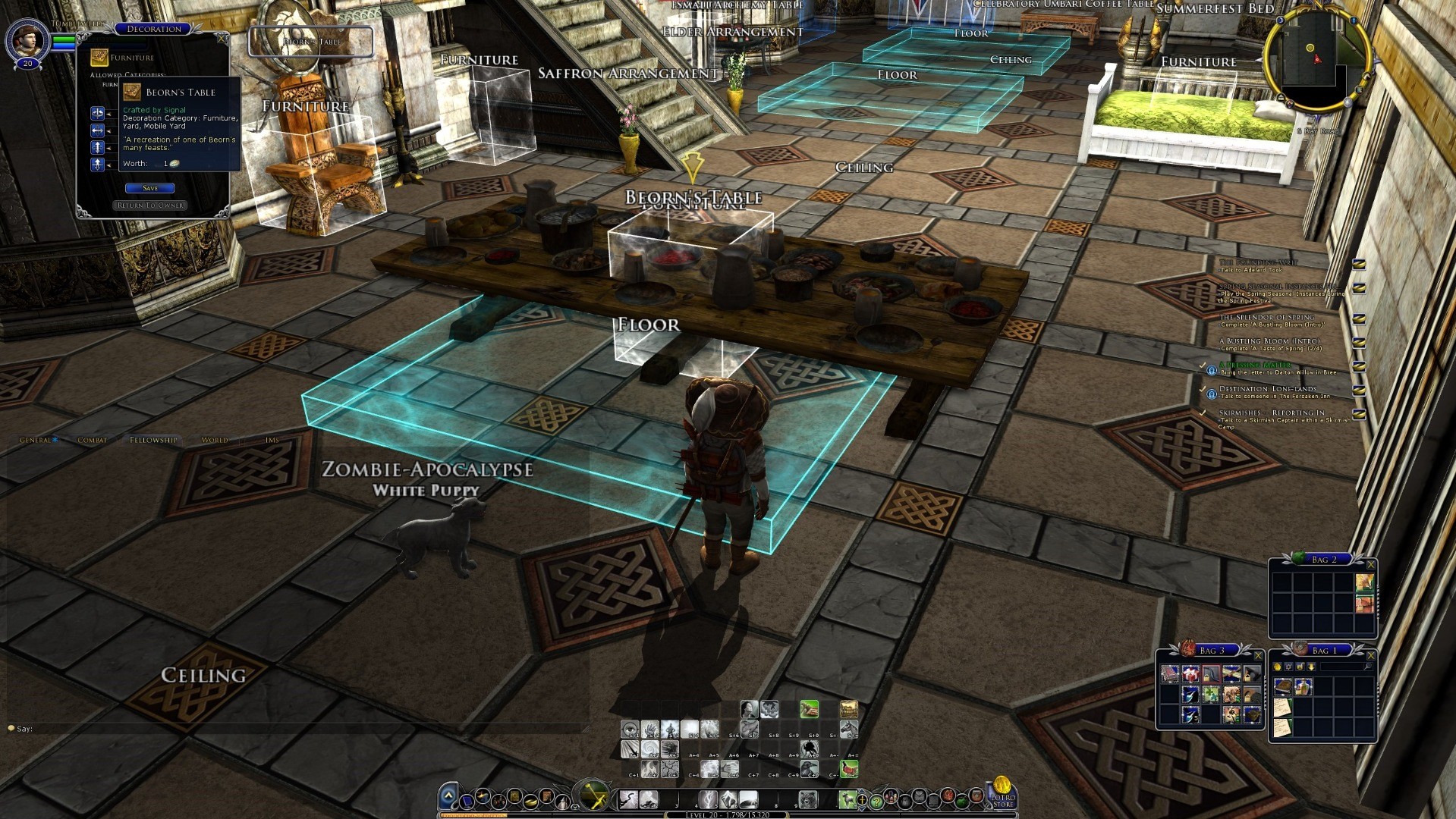Click the rotate decoration icon
1456x819 pixels.
98,114
